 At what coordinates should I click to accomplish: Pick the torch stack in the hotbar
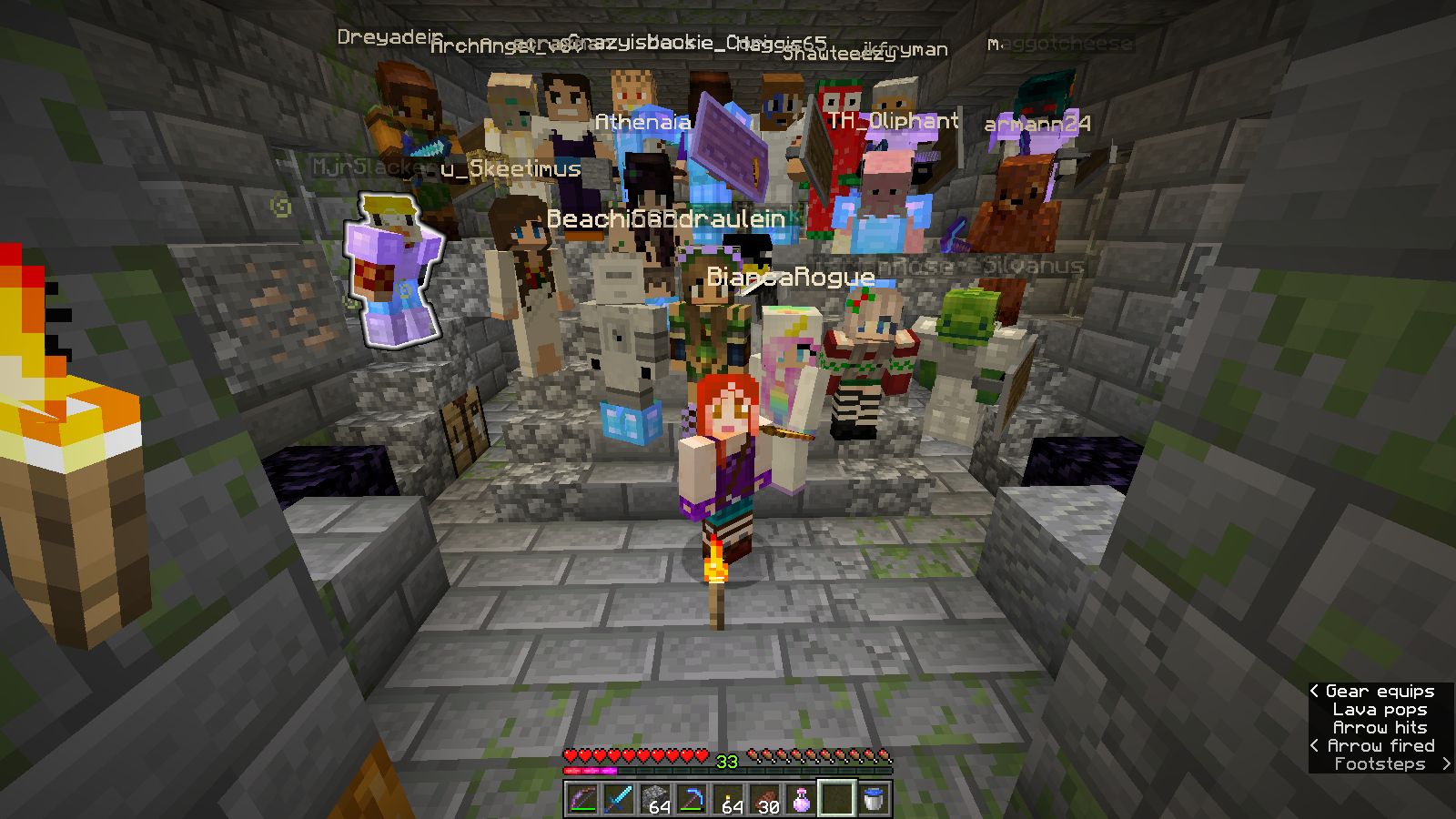pyautogui.click(x=728, y=799)
